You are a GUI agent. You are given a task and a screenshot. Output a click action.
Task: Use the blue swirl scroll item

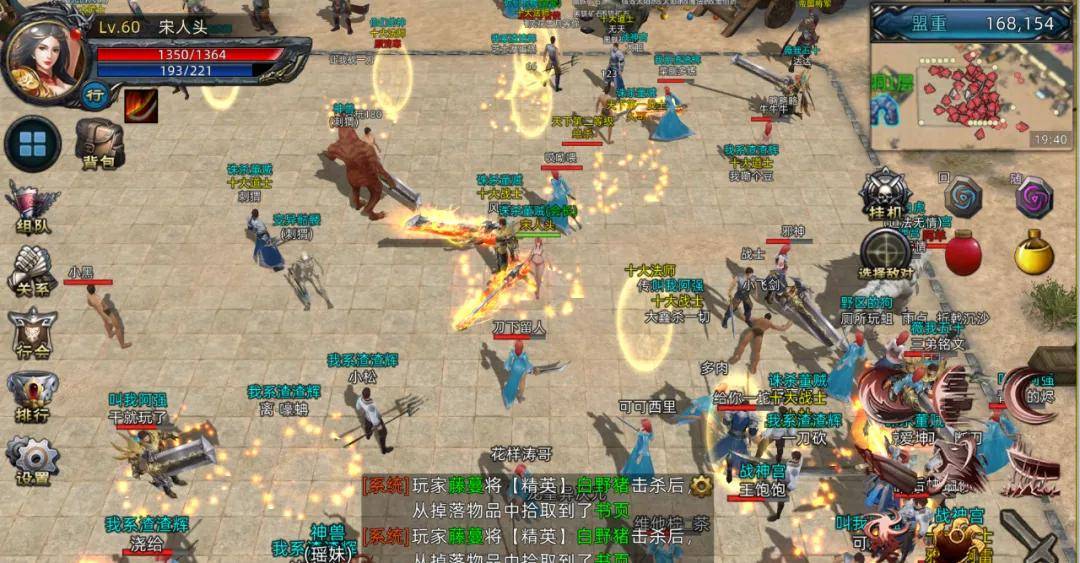pyautogui.click(x=964, y=196)
